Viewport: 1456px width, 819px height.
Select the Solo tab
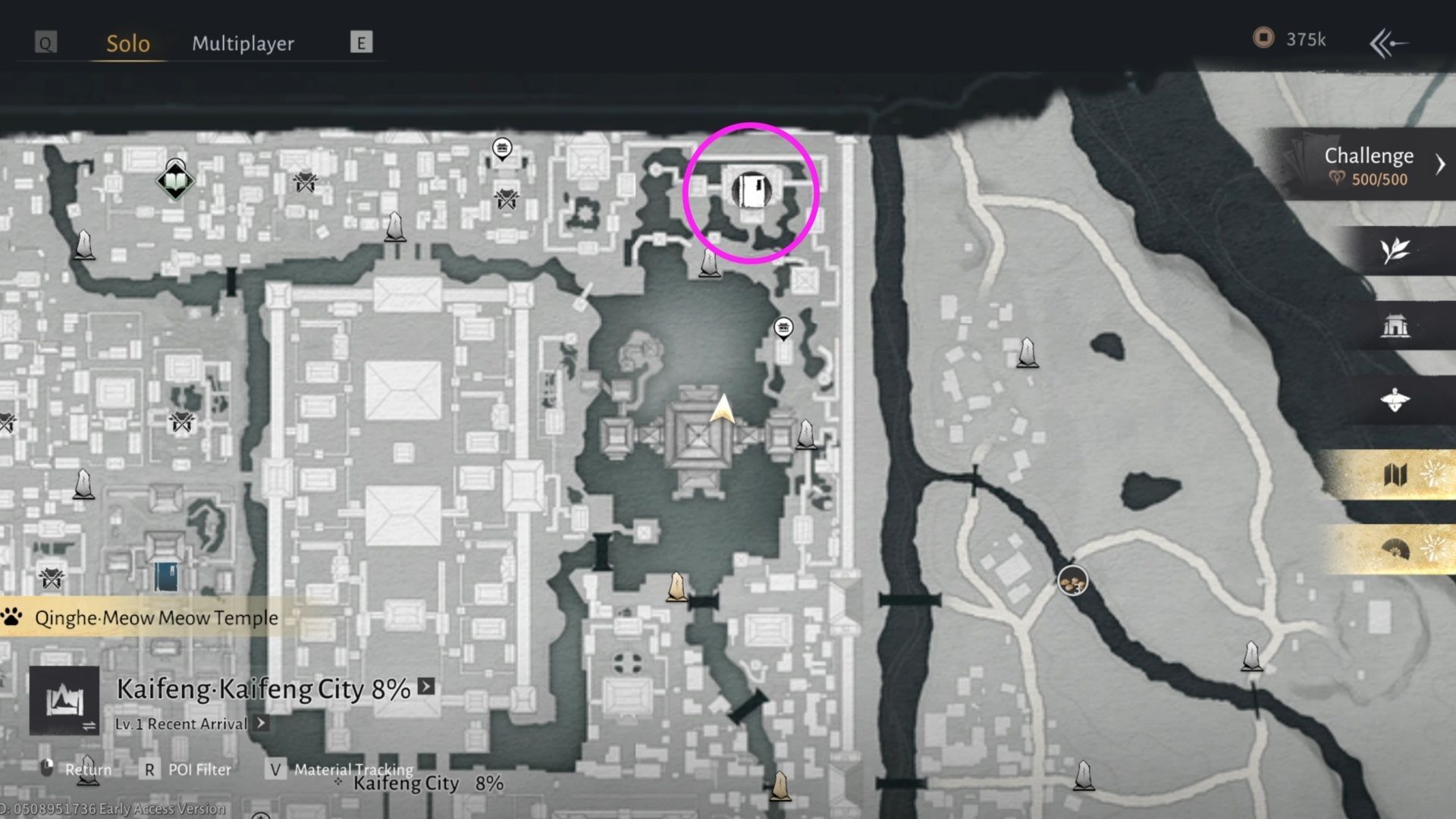coord(127,43)
